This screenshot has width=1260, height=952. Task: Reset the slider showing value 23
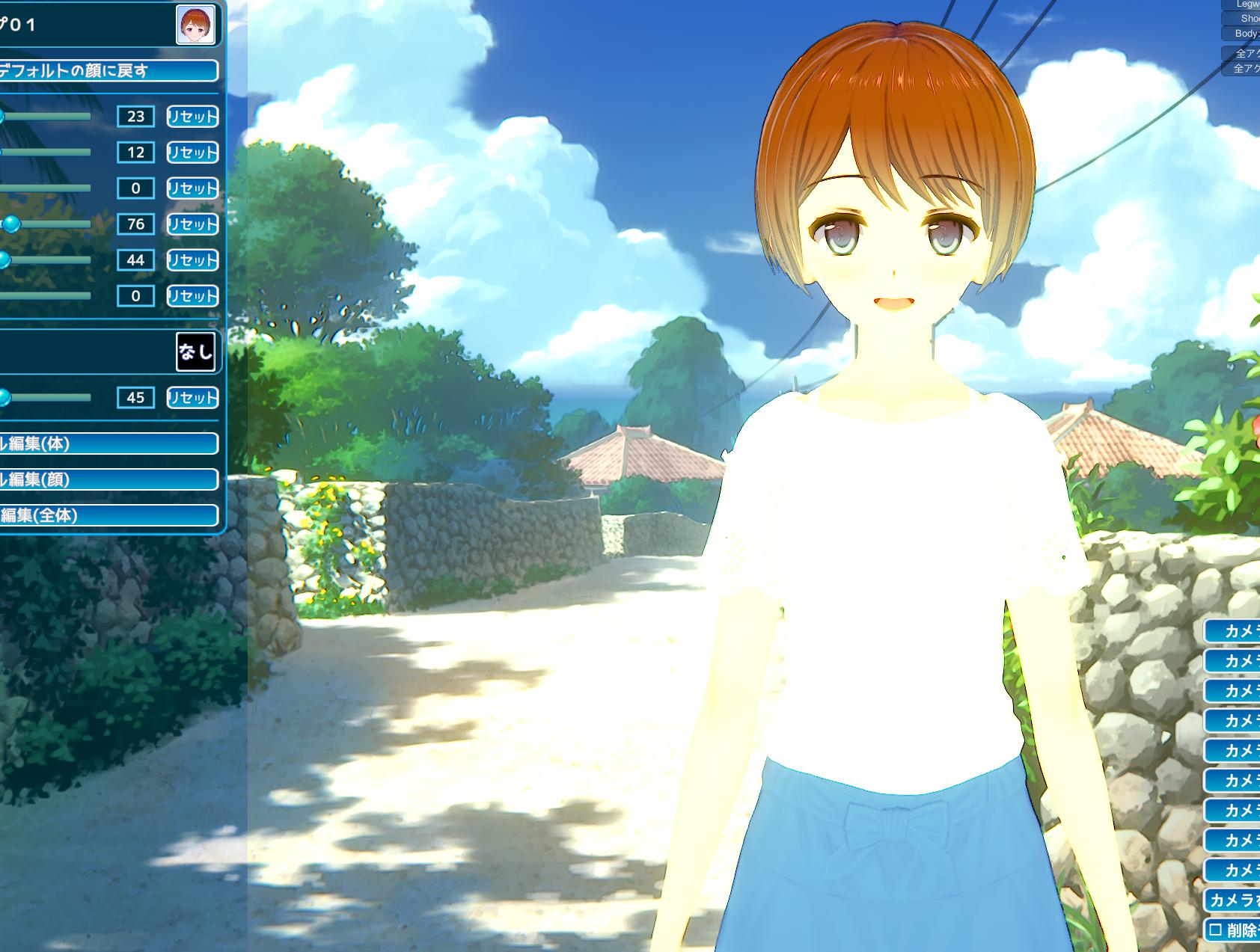coord(192,117)
